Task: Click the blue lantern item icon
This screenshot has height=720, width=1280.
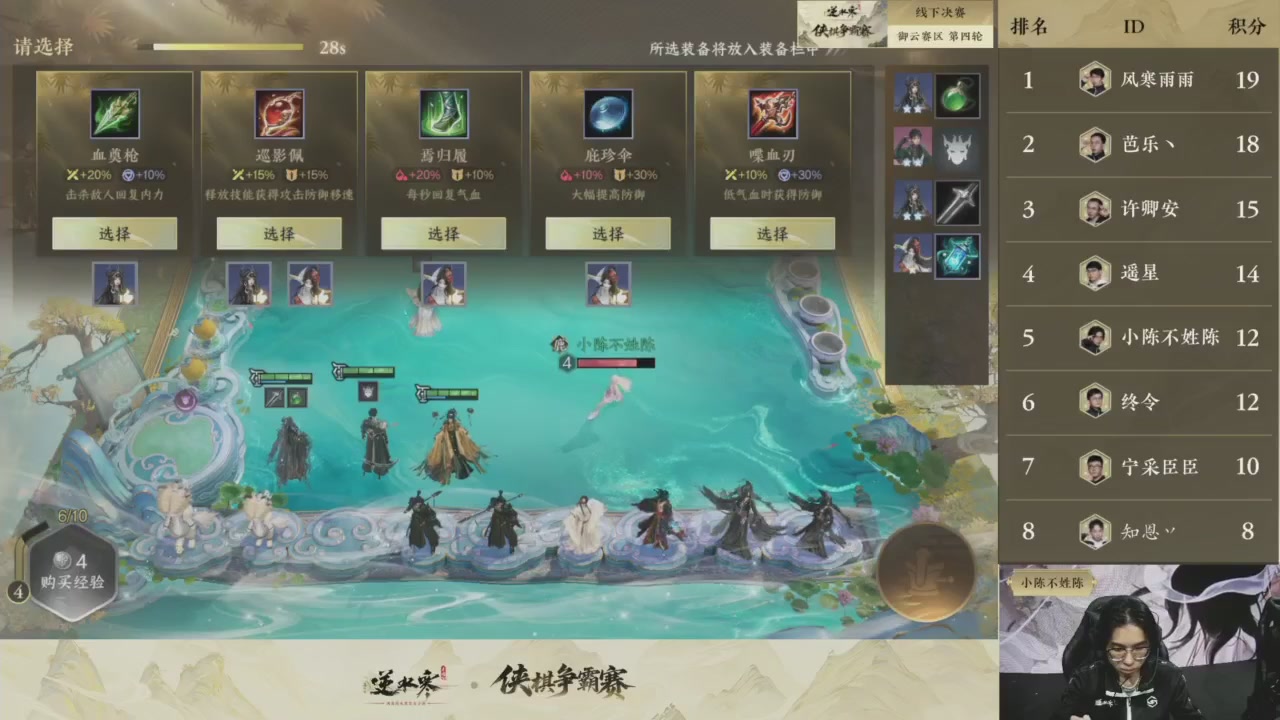Action: [957, 256]
